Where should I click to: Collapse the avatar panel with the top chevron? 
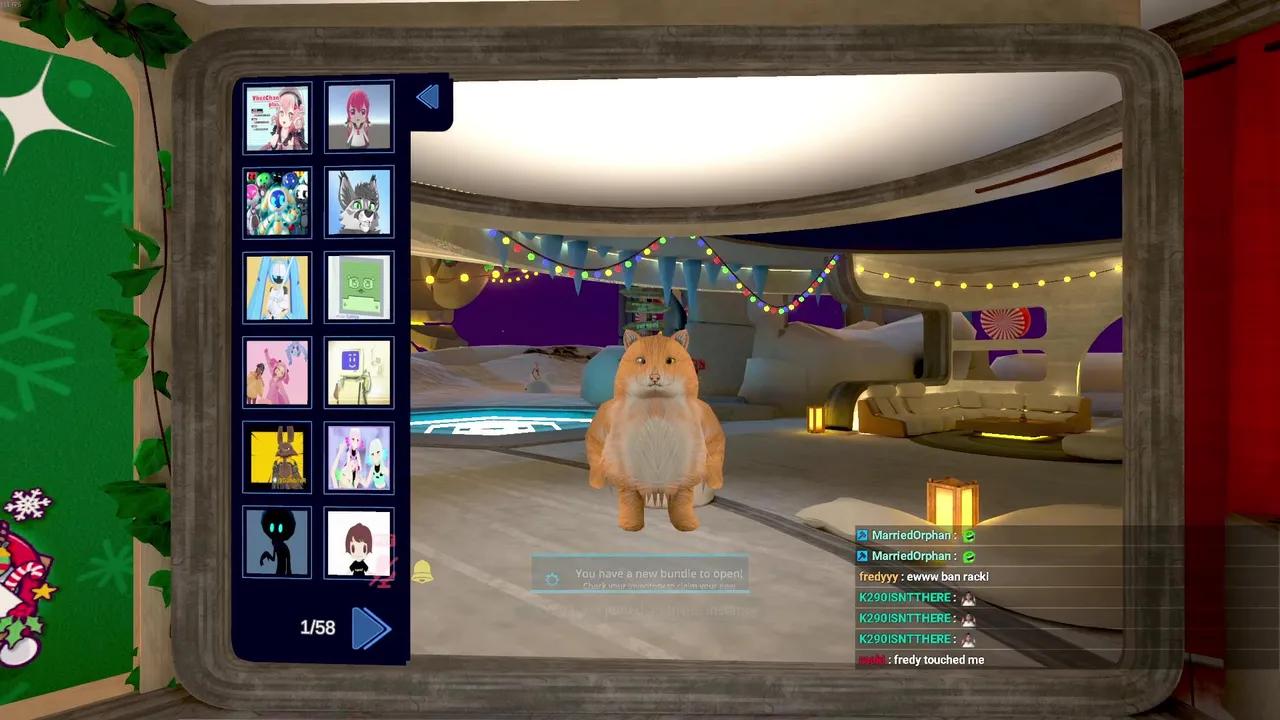[427, 96]
